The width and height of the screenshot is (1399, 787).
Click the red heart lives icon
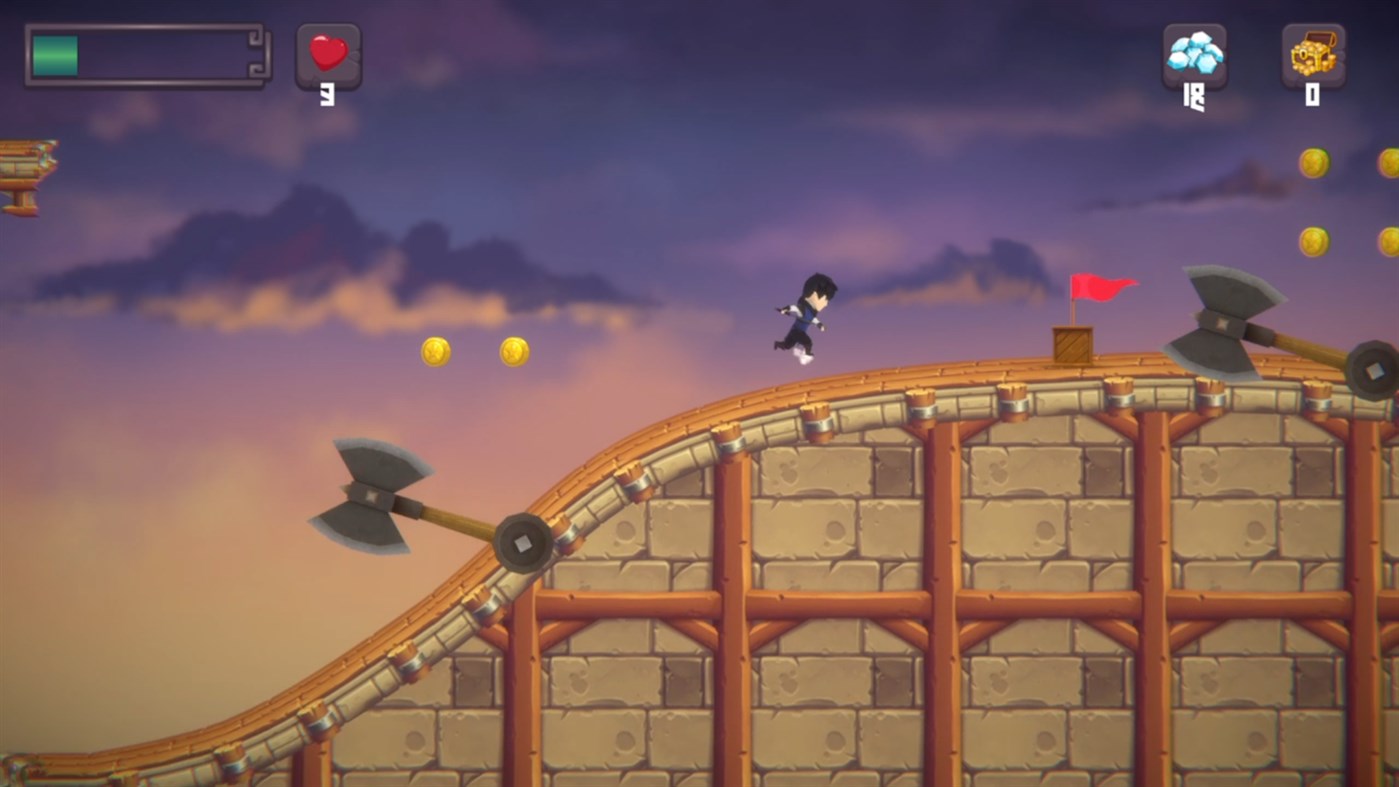[x=327, y=53]
